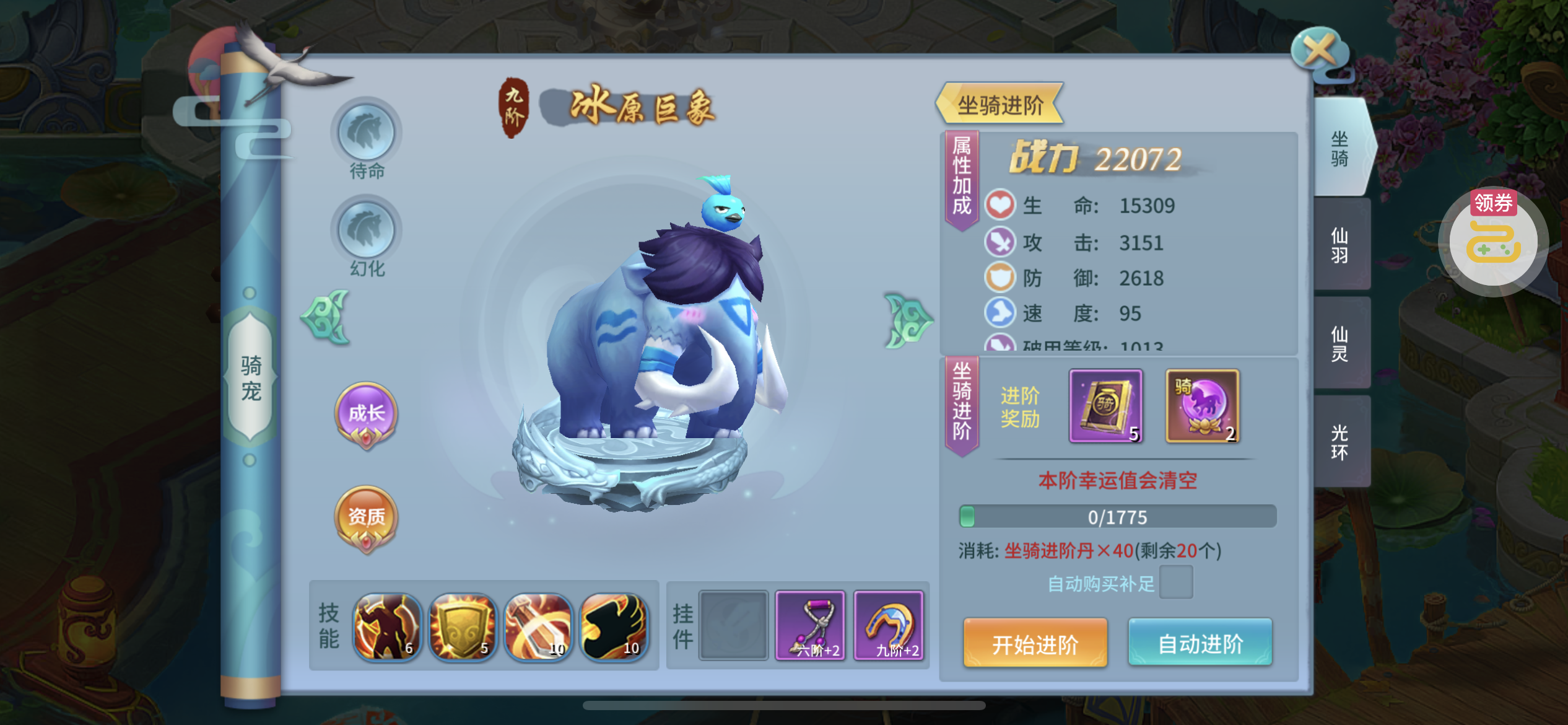Show the next mount with right arrow
This screenshot has height=725, width=1568.
pyautogui.click(x=907, y=320)
